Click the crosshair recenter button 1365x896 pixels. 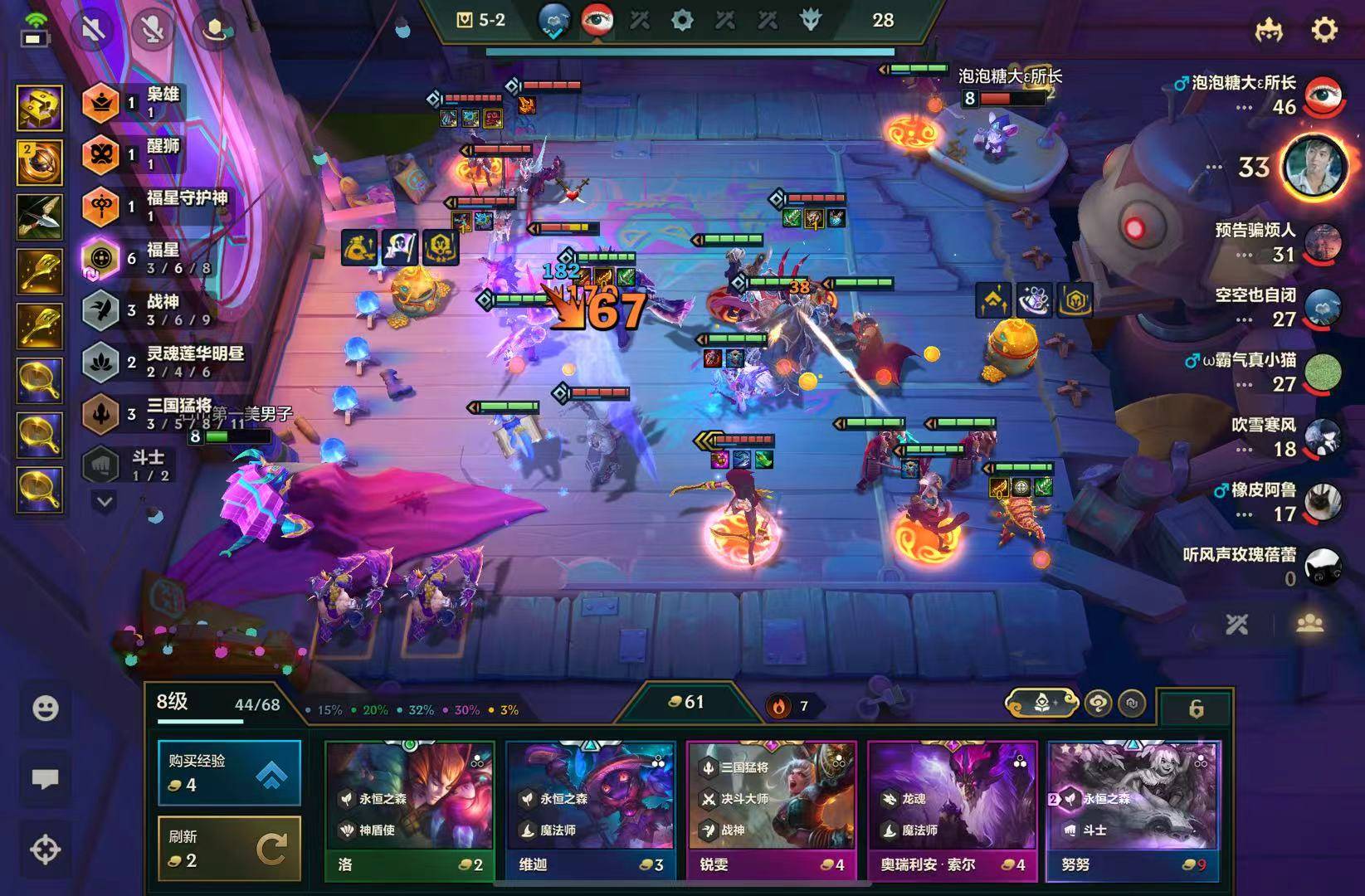click(x=45, y=850)
